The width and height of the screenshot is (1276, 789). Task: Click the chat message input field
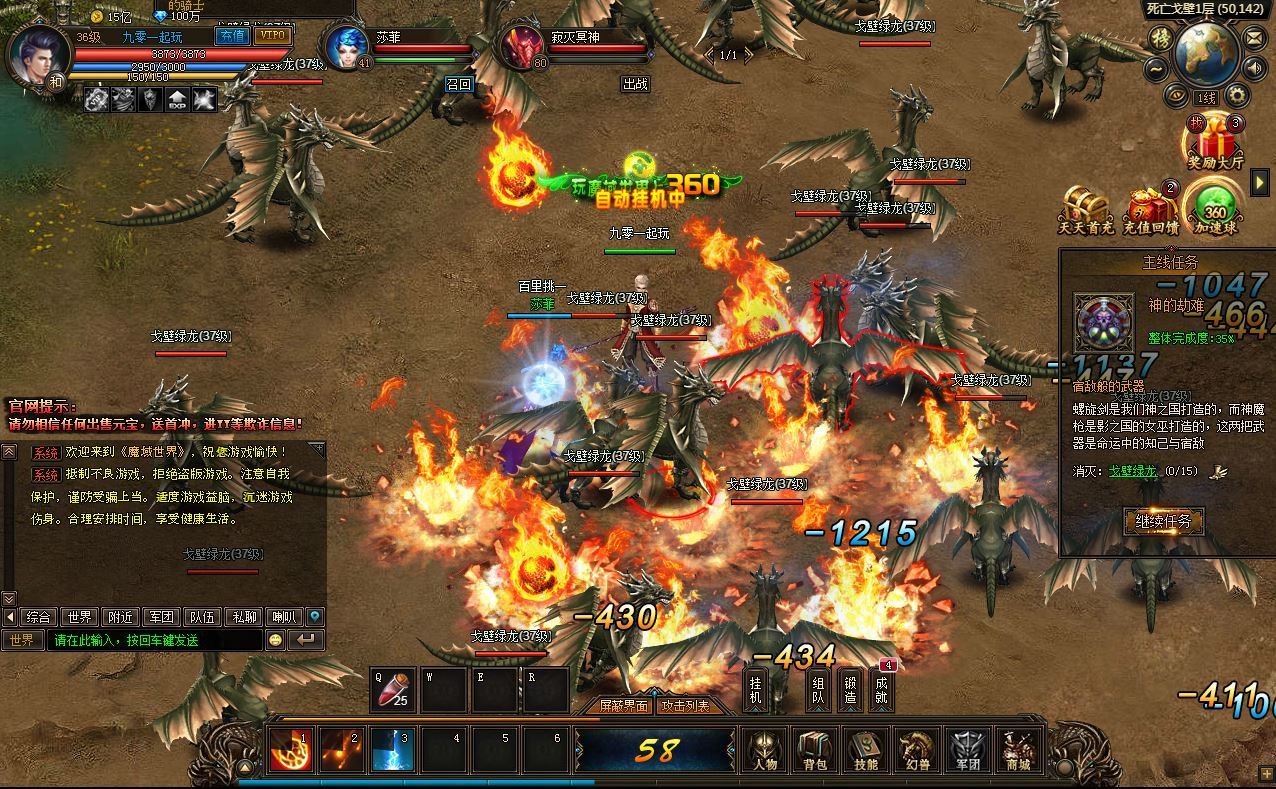tap(158, 640)
